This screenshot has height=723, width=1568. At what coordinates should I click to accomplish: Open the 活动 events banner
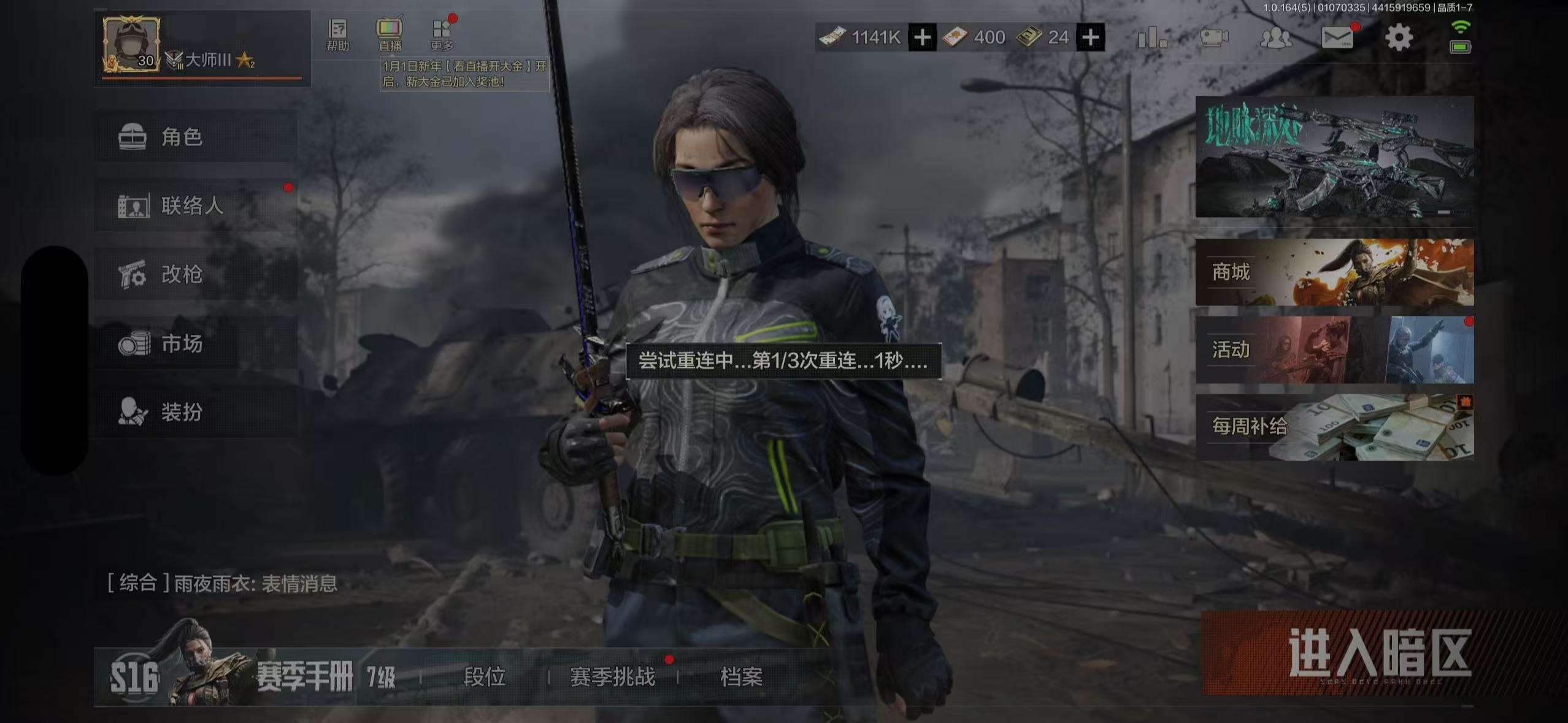pos(1334,350)
